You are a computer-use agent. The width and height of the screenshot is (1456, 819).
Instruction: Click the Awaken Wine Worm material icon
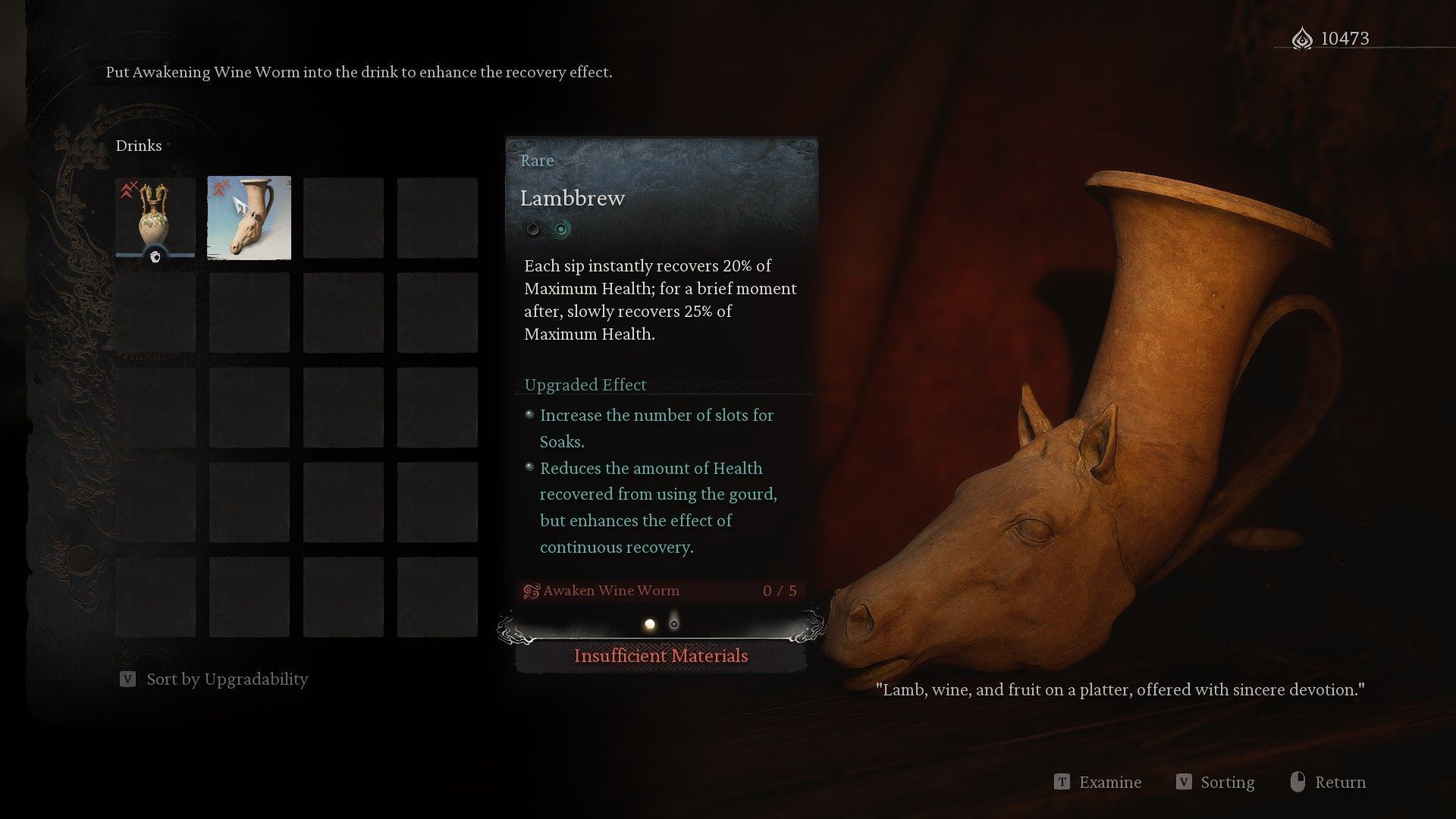[x=531, y=590]
